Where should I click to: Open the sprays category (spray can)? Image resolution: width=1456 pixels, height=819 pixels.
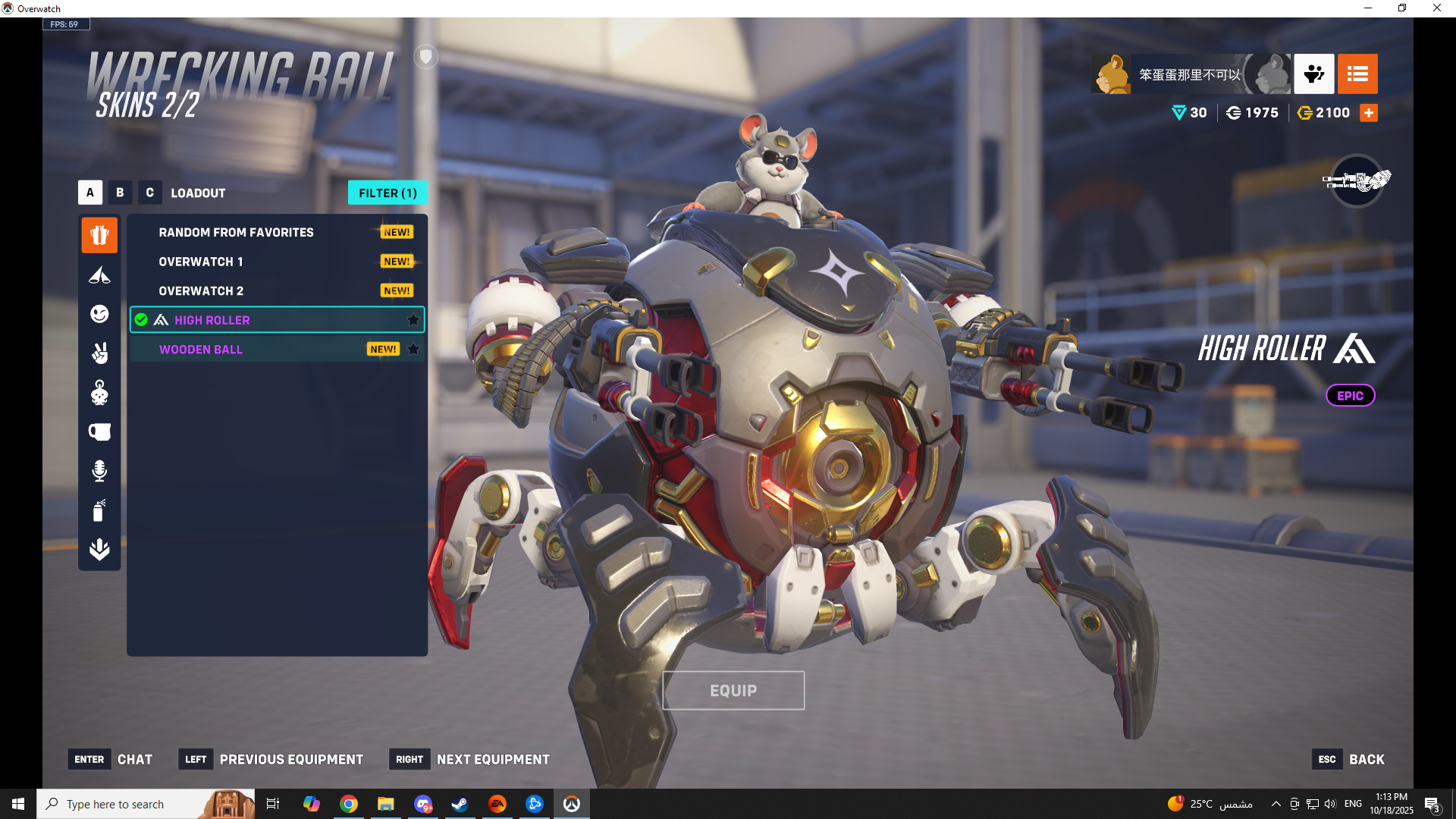pyautogui.click(x=99, y=510)
